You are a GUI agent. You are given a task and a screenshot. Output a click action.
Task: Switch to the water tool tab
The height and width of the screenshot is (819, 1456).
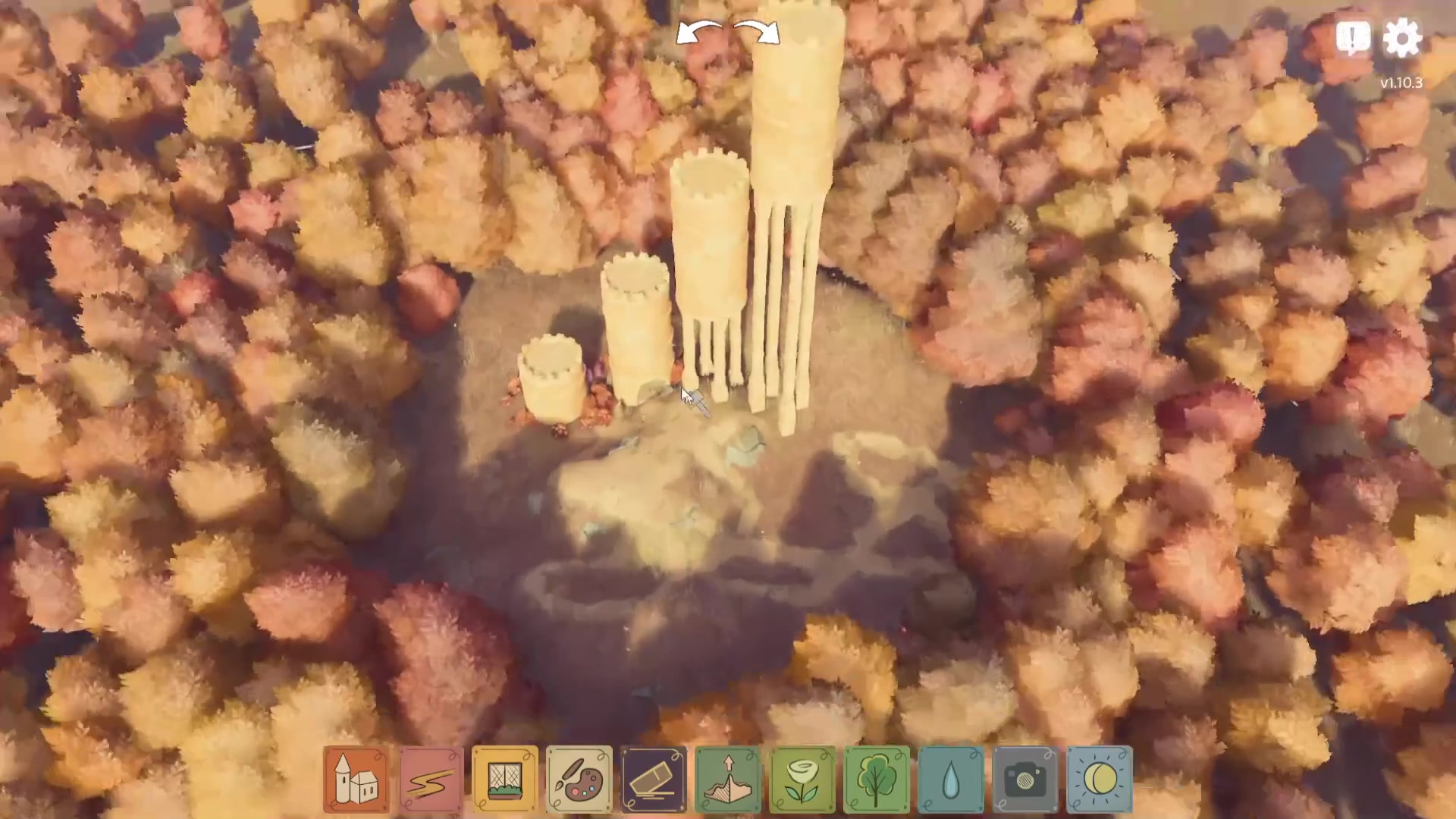(x=950, y=778)
